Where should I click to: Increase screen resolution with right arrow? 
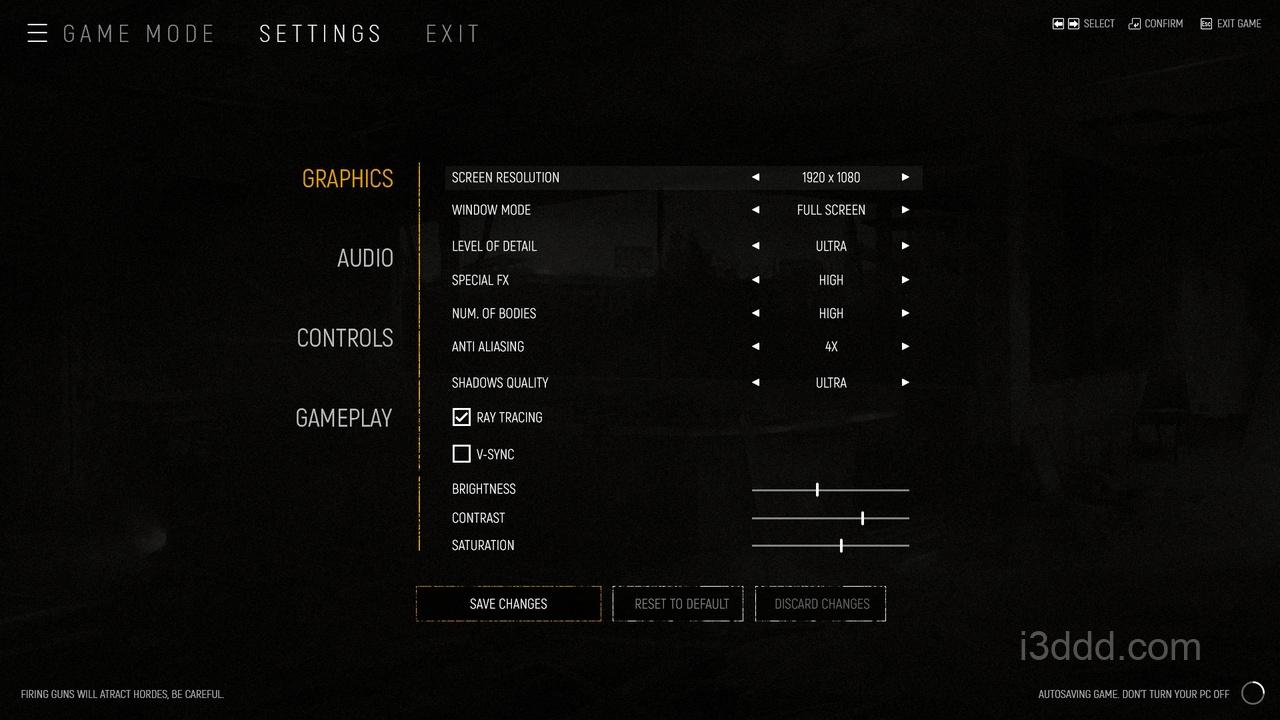[x=905, y=177]
